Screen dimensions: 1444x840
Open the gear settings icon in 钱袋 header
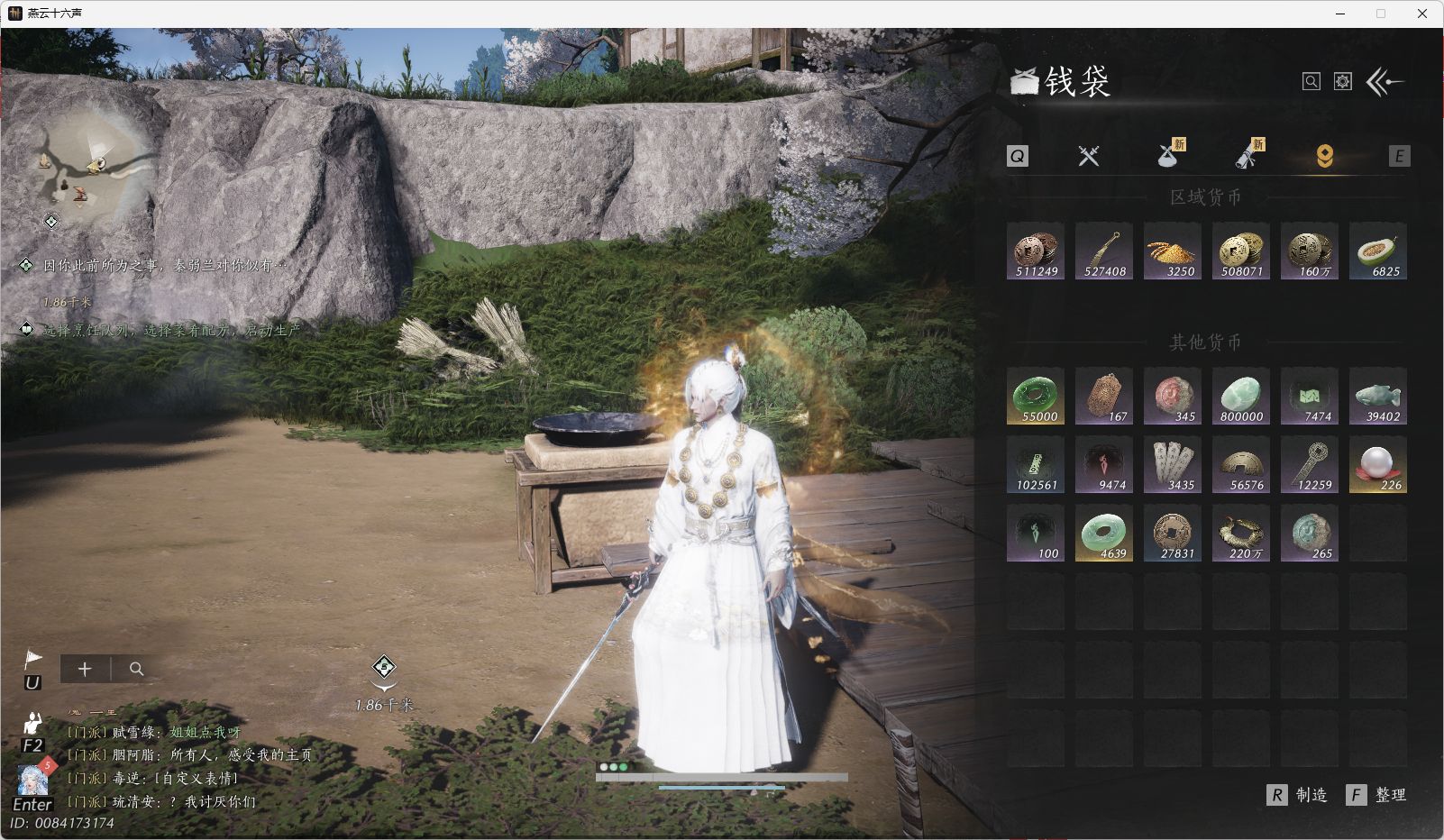[1343, 82]
